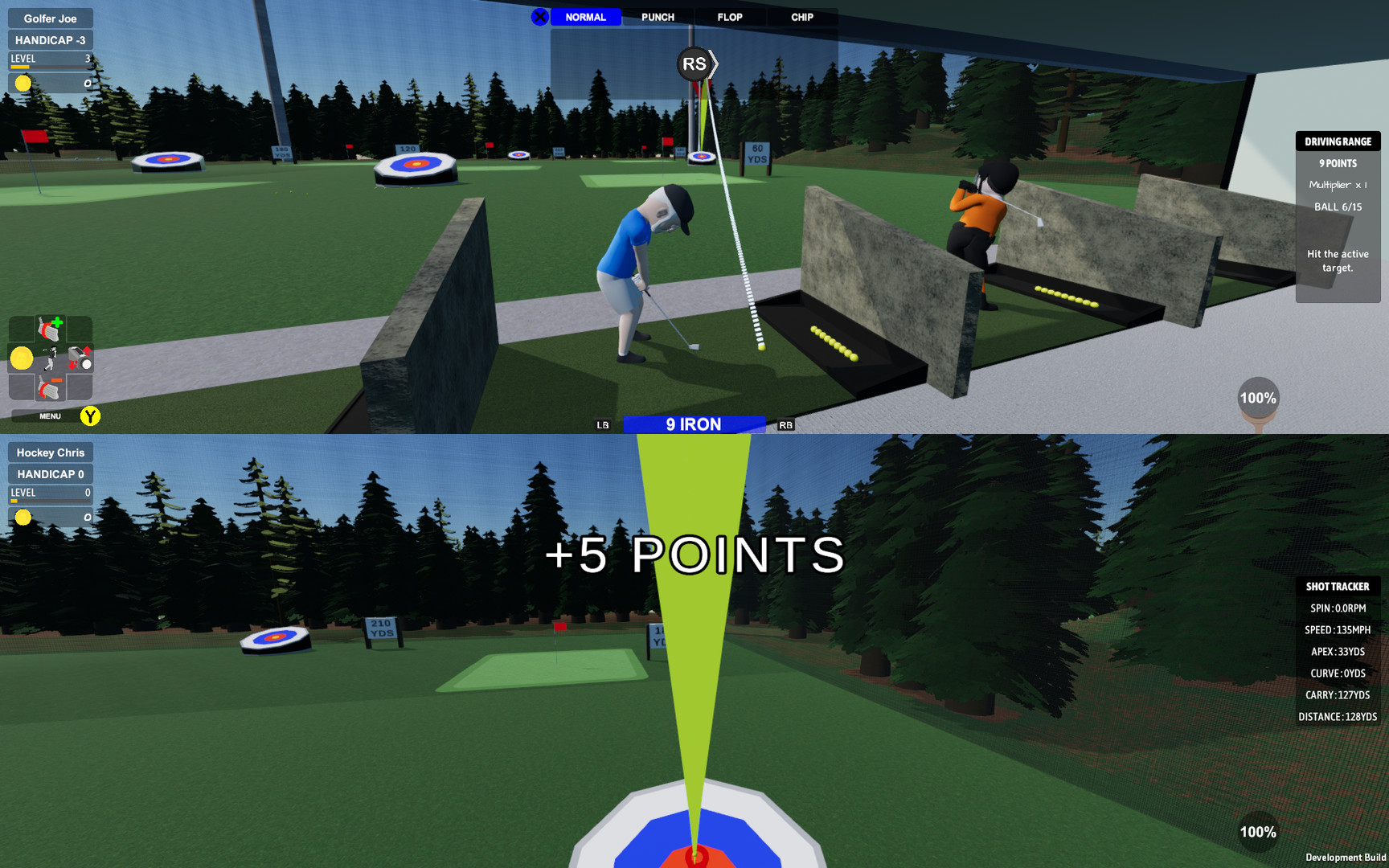Switch to the FLOP shot tab
This screenshot has height=868, width=1389.
click(728, 17)
